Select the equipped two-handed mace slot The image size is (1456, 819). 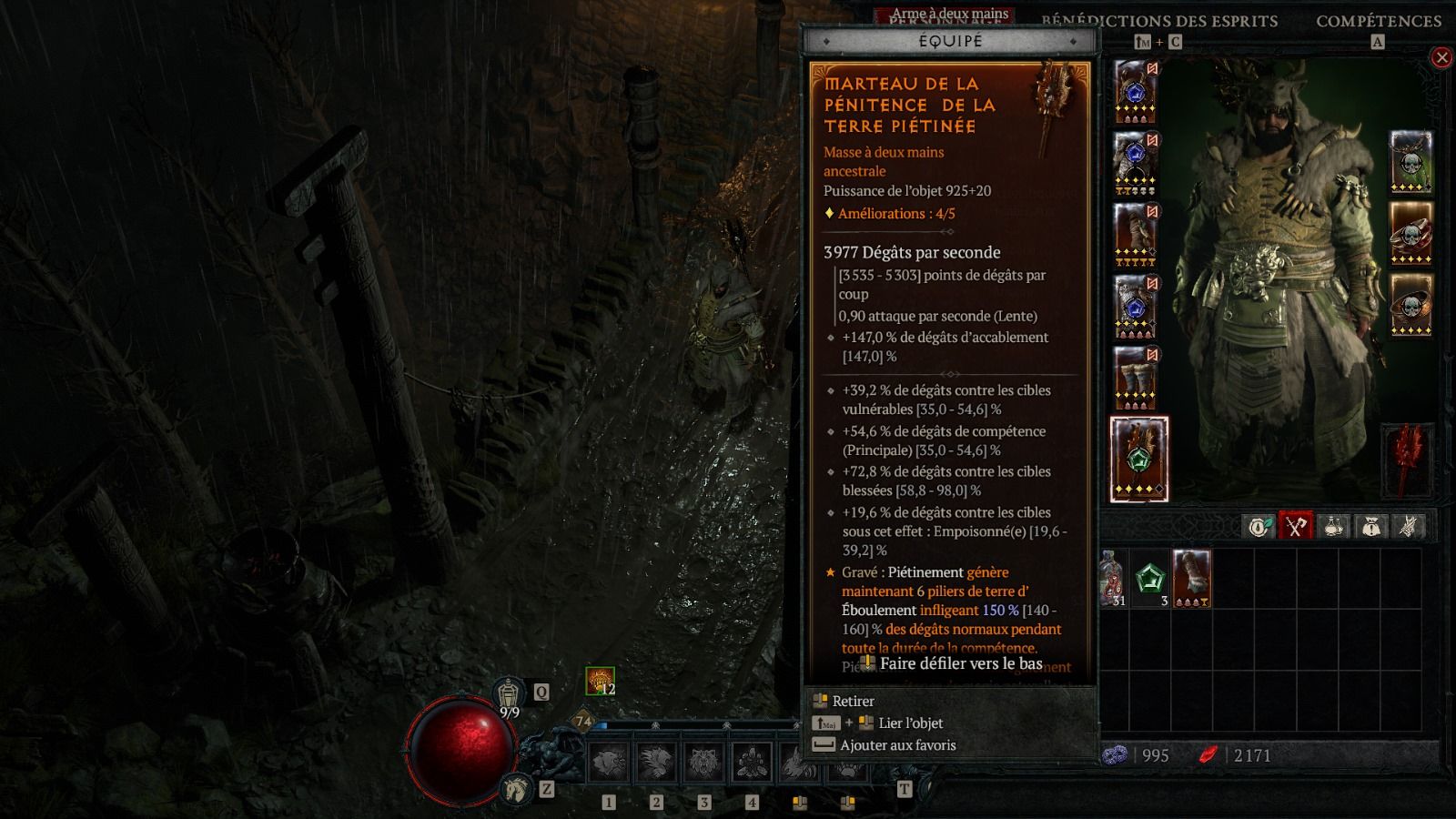point(1138,459)
